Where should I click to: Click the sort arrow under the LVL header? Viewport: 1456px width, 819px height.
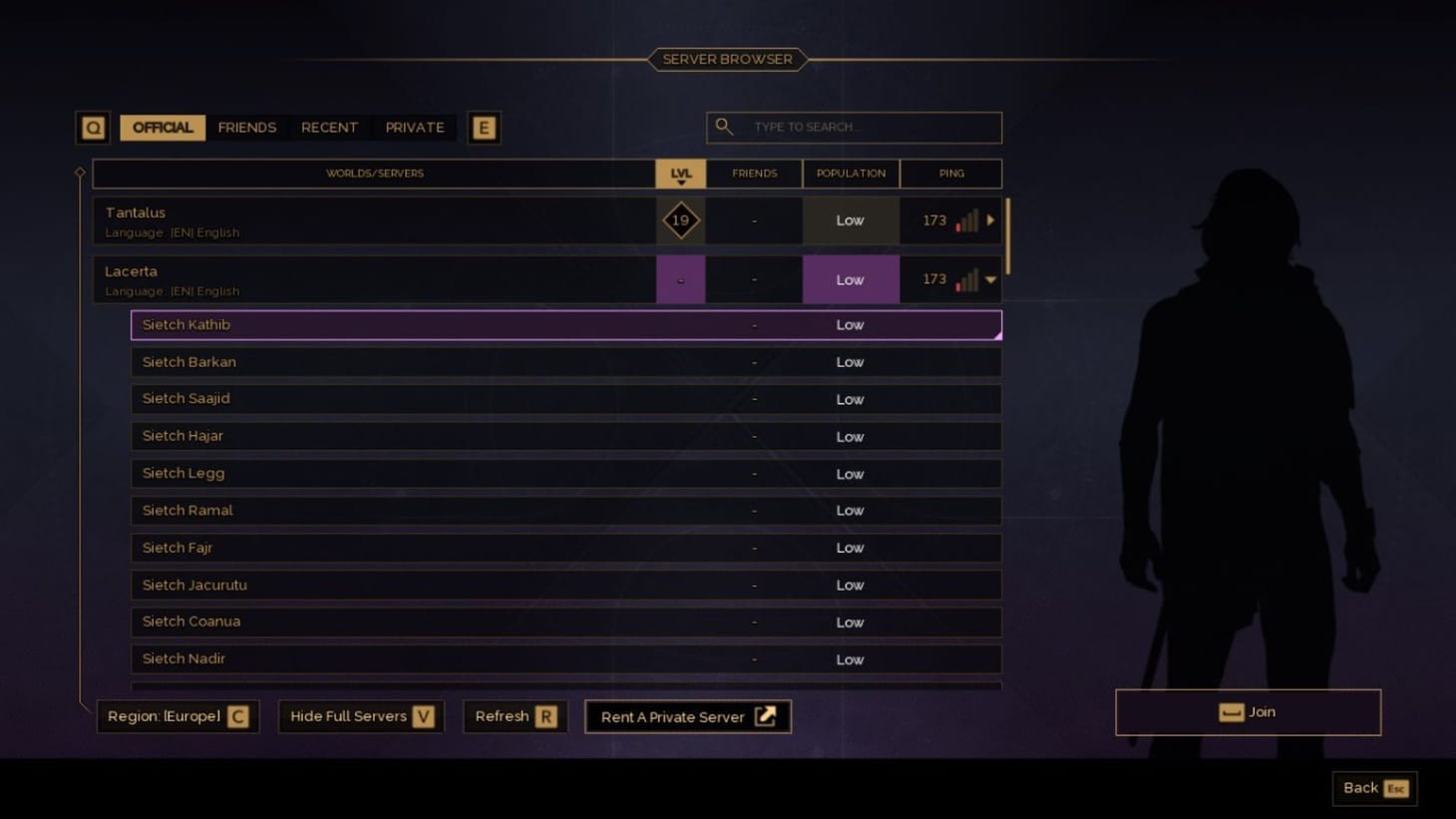(681, 181)
